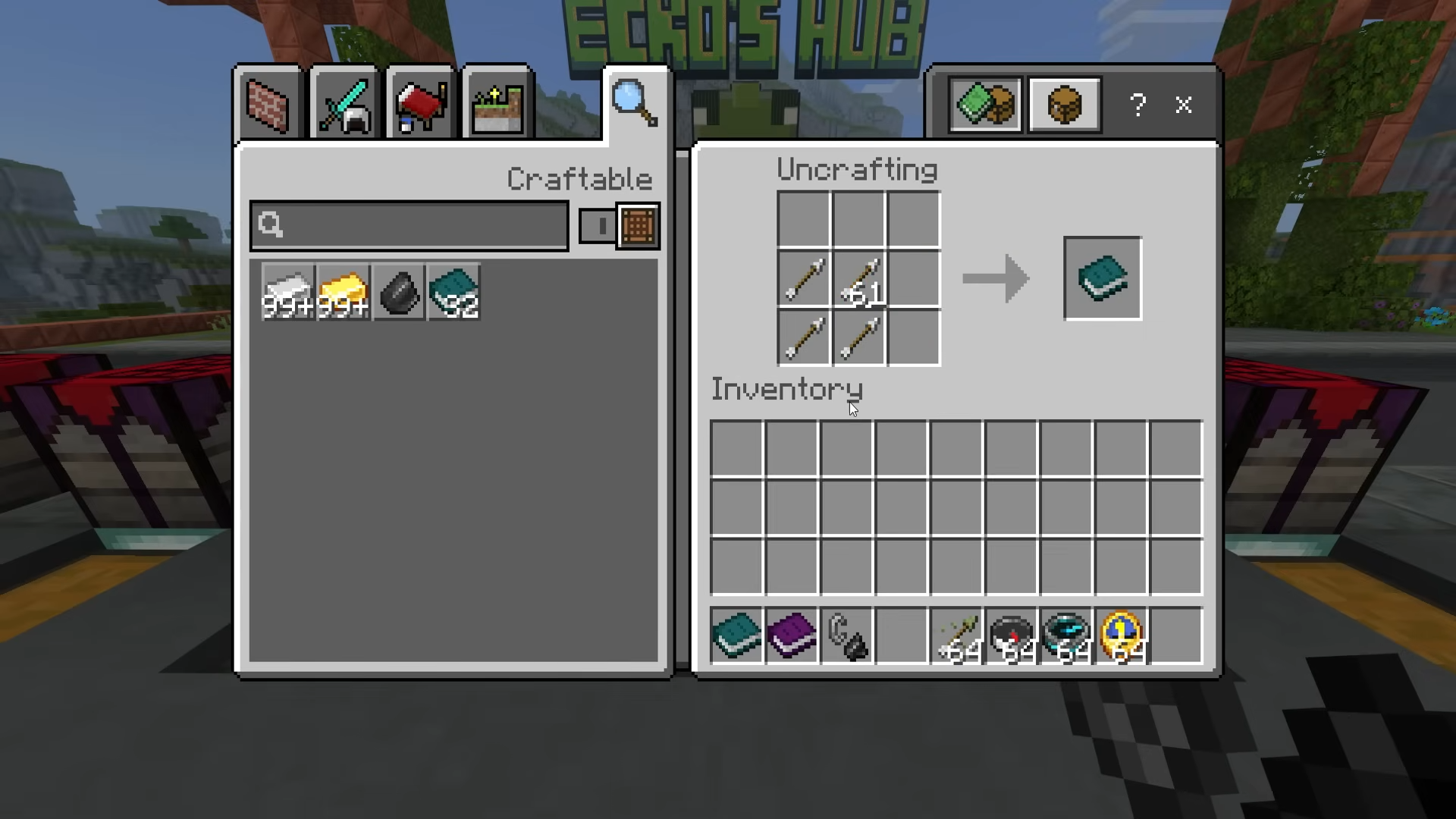Click the teal book in the output slot
The width and height of the screenshot is (1456, 819).
[x=1102, y=278]
